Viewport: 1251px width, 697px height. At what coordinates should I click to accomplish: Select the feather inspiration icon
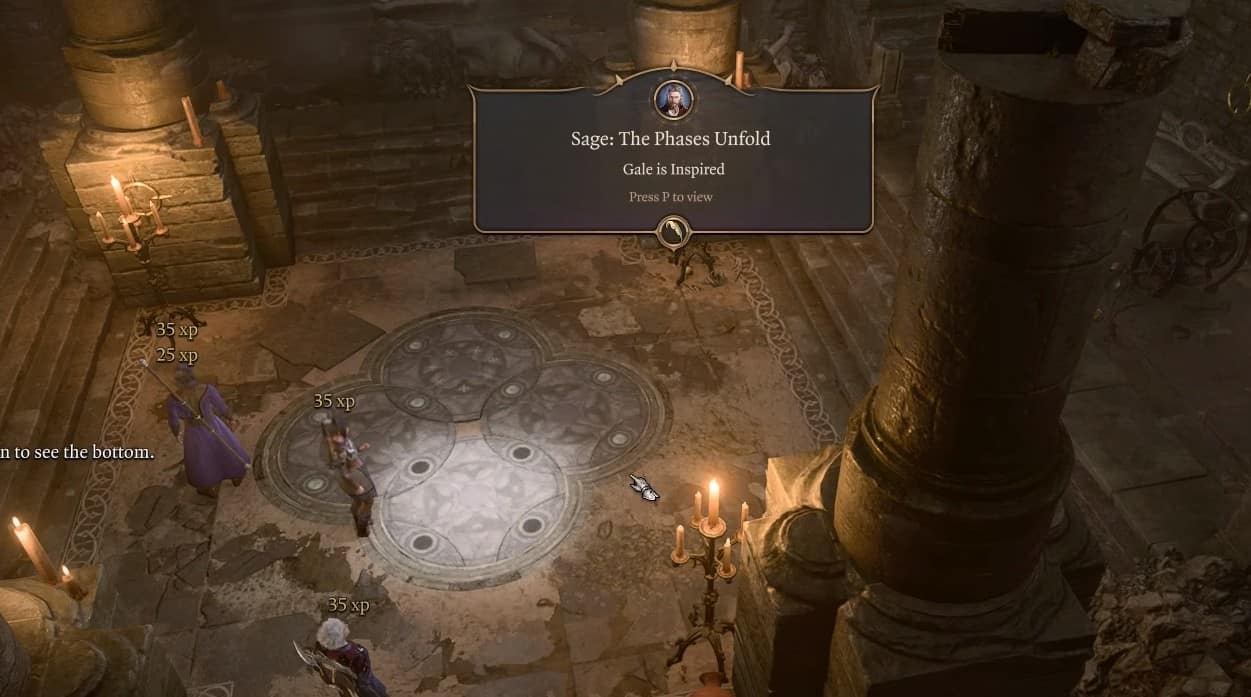click(673, 232)
